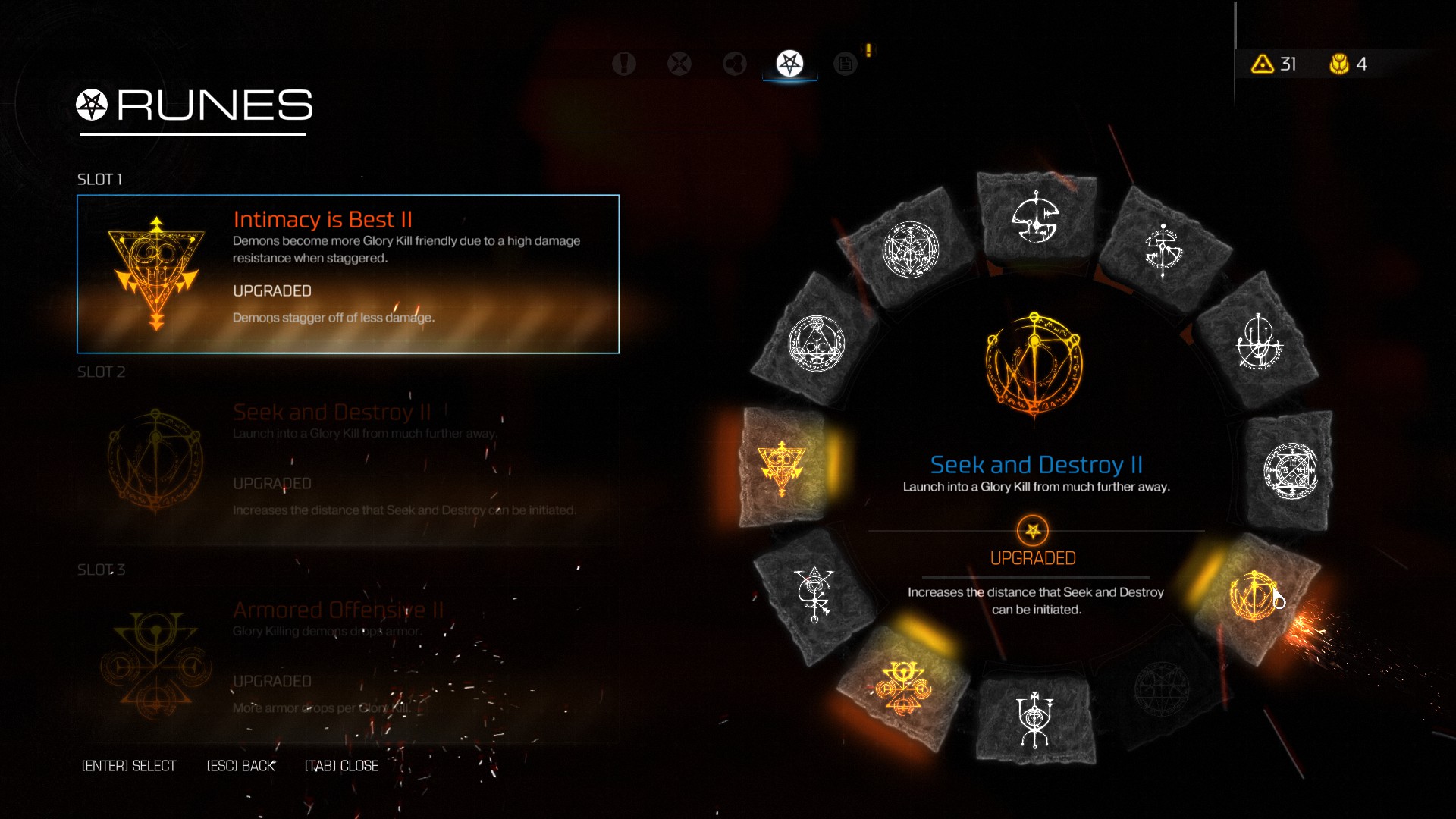Switch to the crossed weapons arsenal tab
1456x819 pixels.
pos(679,64)
